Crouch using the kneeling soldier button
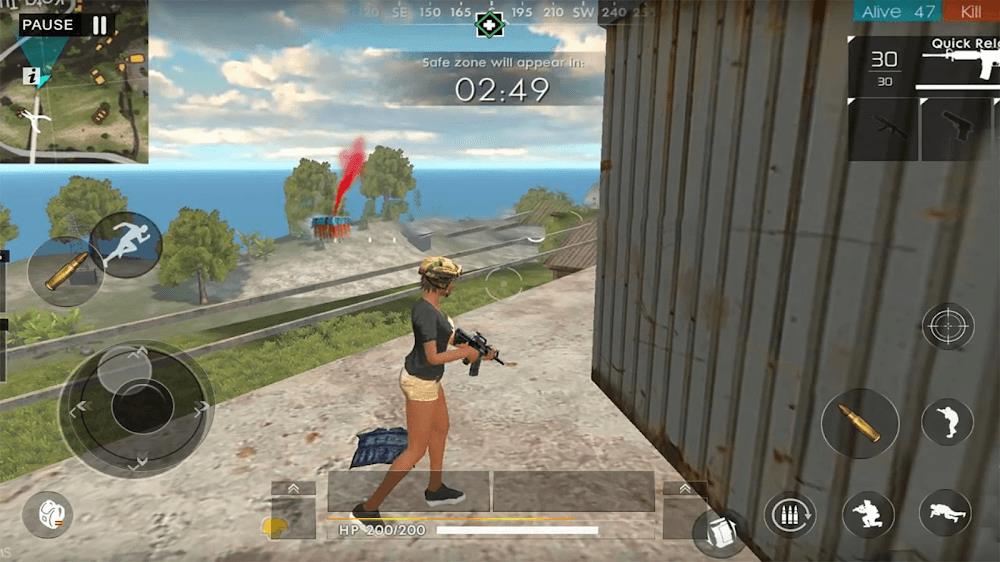The width and height of the screenshot is (1000, 562). click(x=867, y=515)
